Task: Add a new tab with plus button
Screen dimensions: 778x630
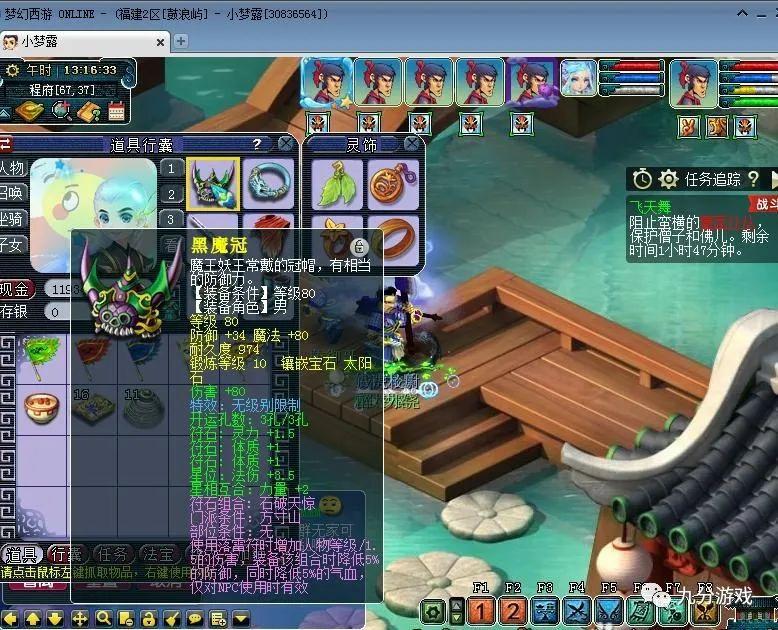Action: (x=181, y=41)
